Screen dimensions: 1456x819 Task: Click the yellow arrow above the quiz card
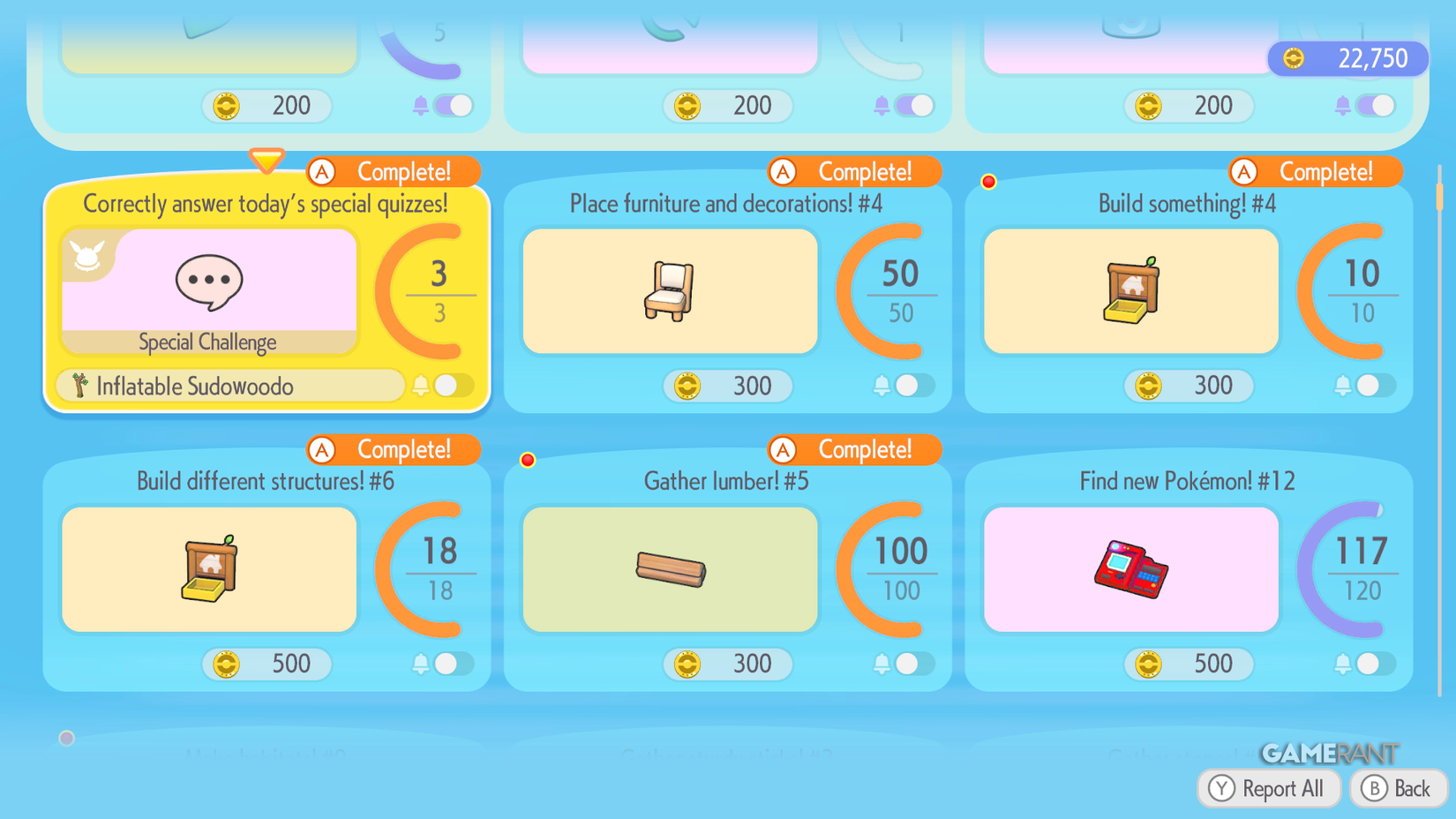[266, 161]
